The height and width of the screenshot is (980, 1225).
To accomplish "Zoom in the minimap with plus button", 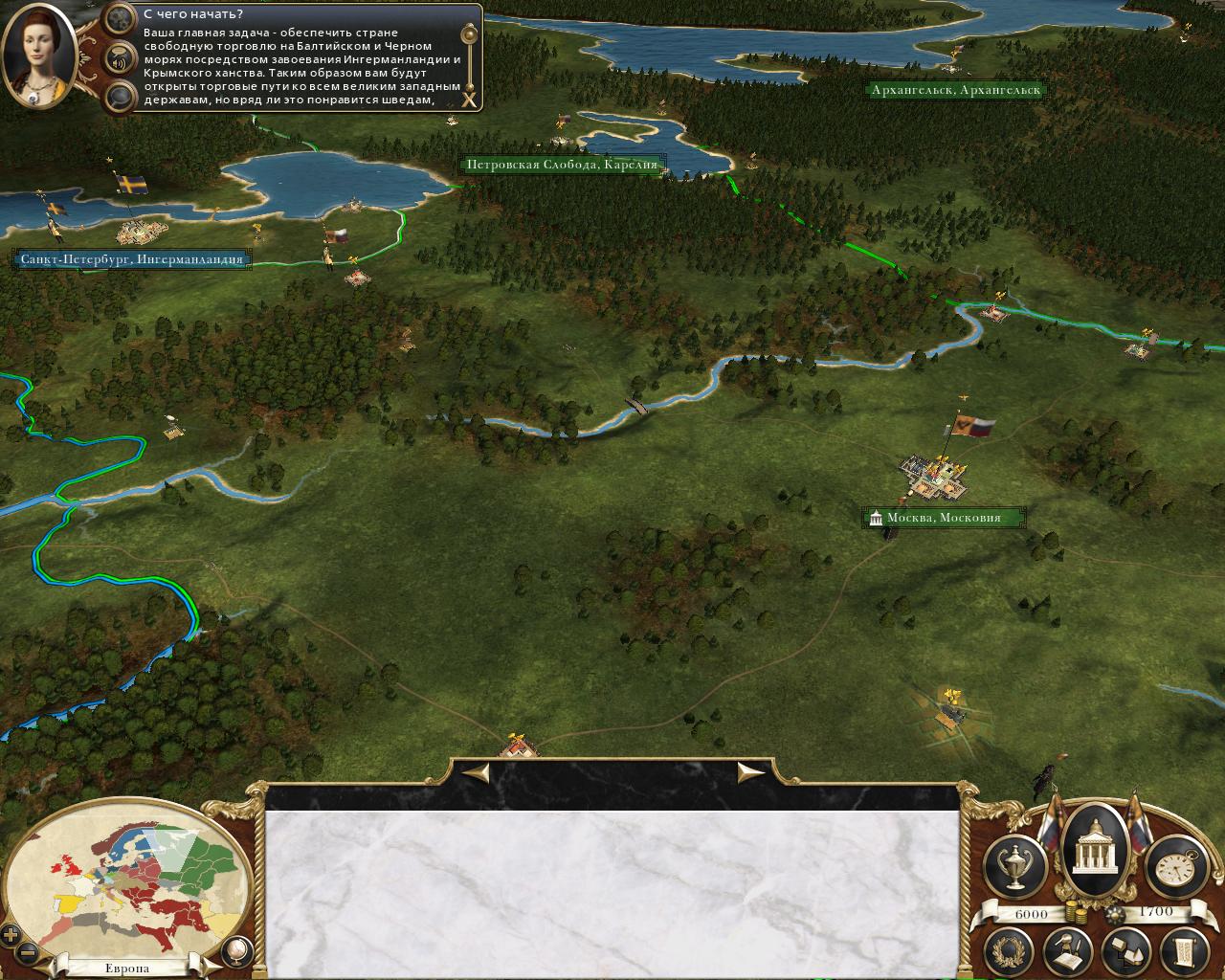I will [11, 935].
